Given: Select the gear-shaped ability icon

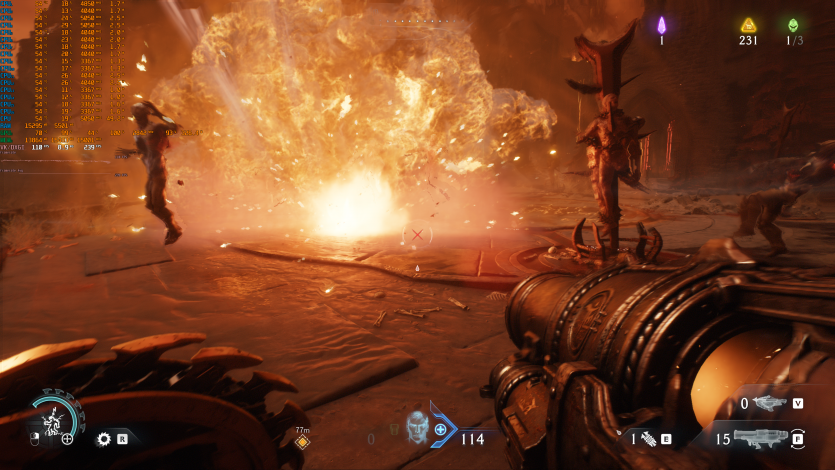Looking at the screenshot, I should coord(102,438).
